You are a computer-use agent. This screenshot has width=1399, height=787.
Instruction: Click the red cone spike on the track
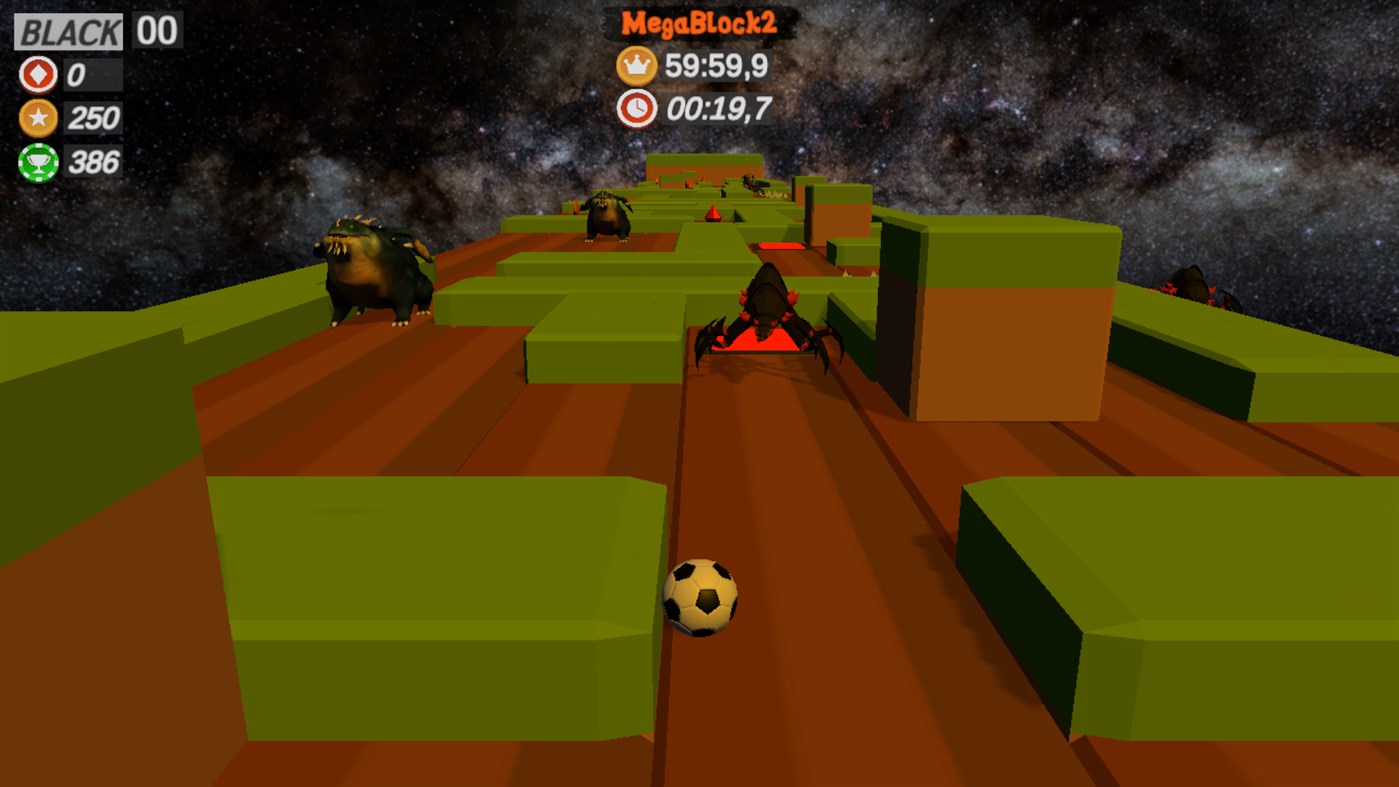tap(713, 212)
